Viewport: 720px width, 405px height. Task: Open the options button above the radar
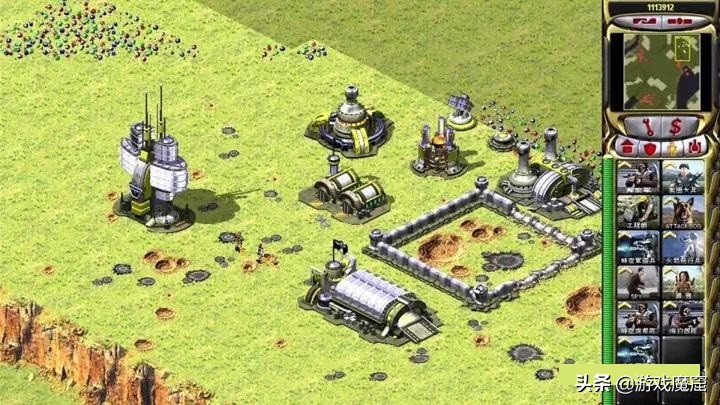pyautogui.click(x=680, y=19)
